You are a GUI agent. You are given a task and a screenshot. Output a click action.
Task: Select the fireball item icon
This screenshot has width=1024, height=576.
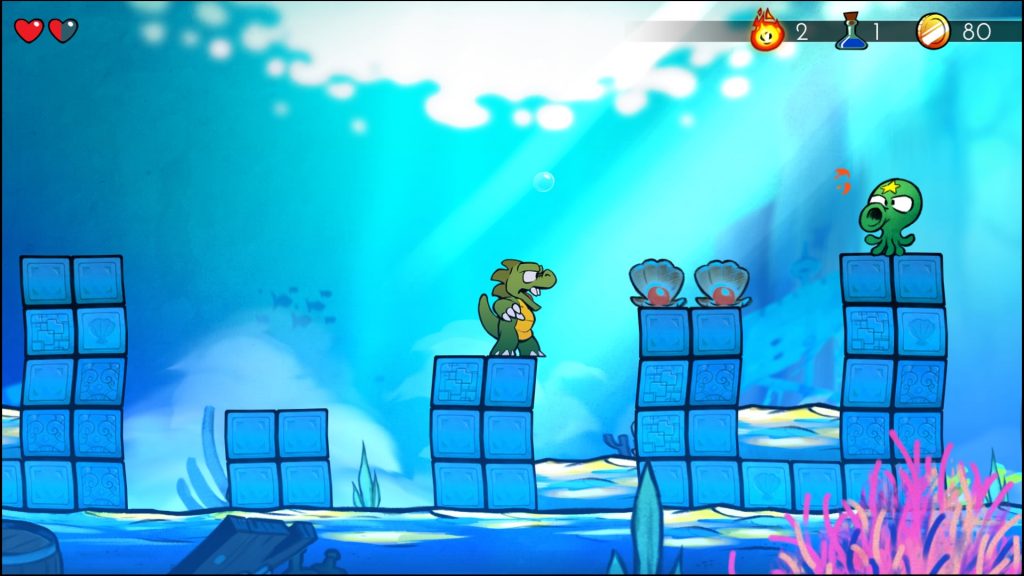pyautogui.click(x=767, y=31)
